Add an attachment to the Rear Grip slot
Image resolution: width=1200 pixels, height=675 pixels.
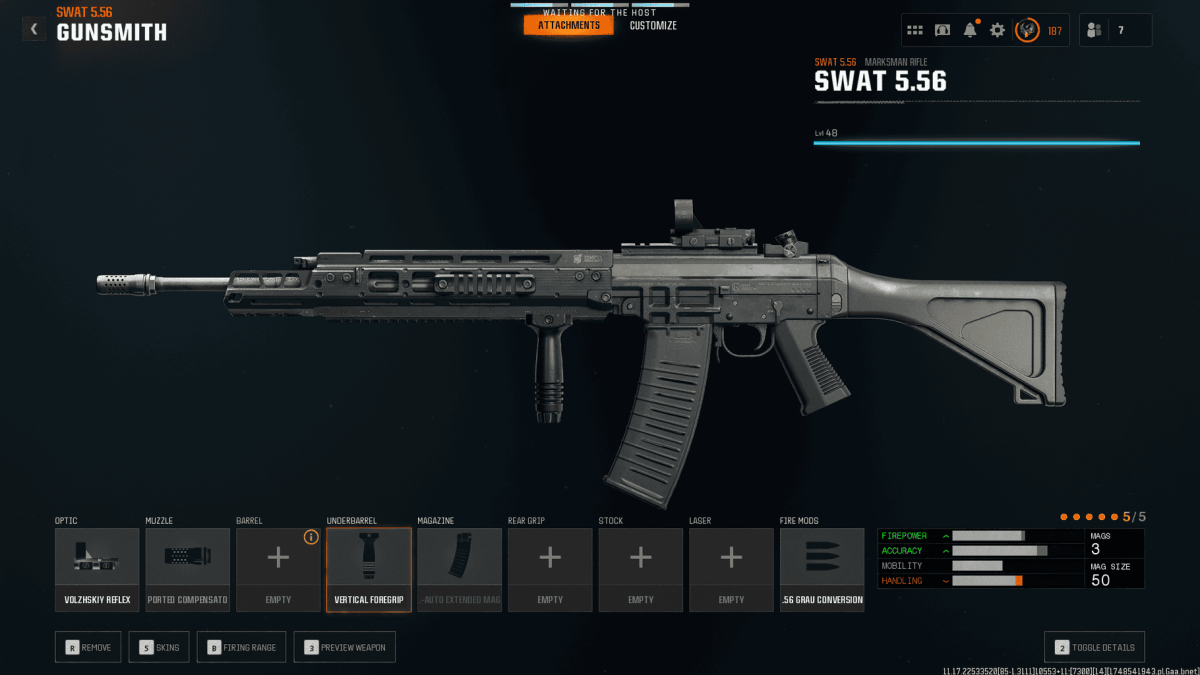pyautogui.click(x=550, y=569)
